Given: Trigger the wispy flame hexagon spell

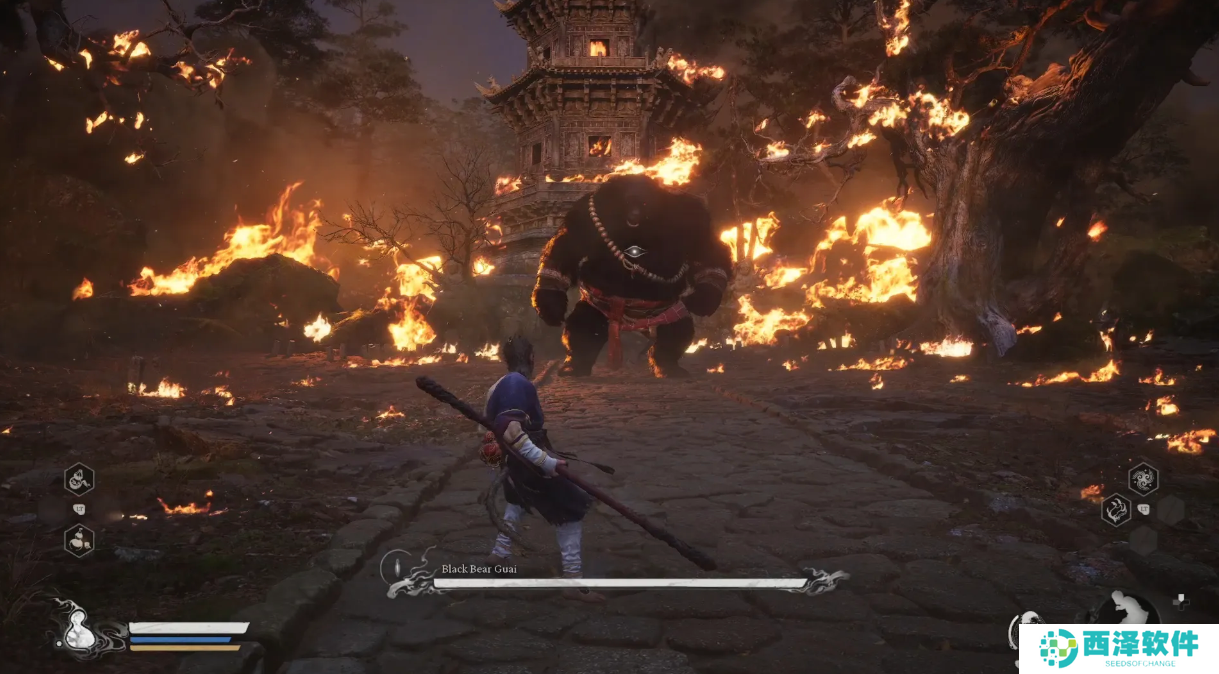Looking at the screenshot, I should tap(1116, 510).
